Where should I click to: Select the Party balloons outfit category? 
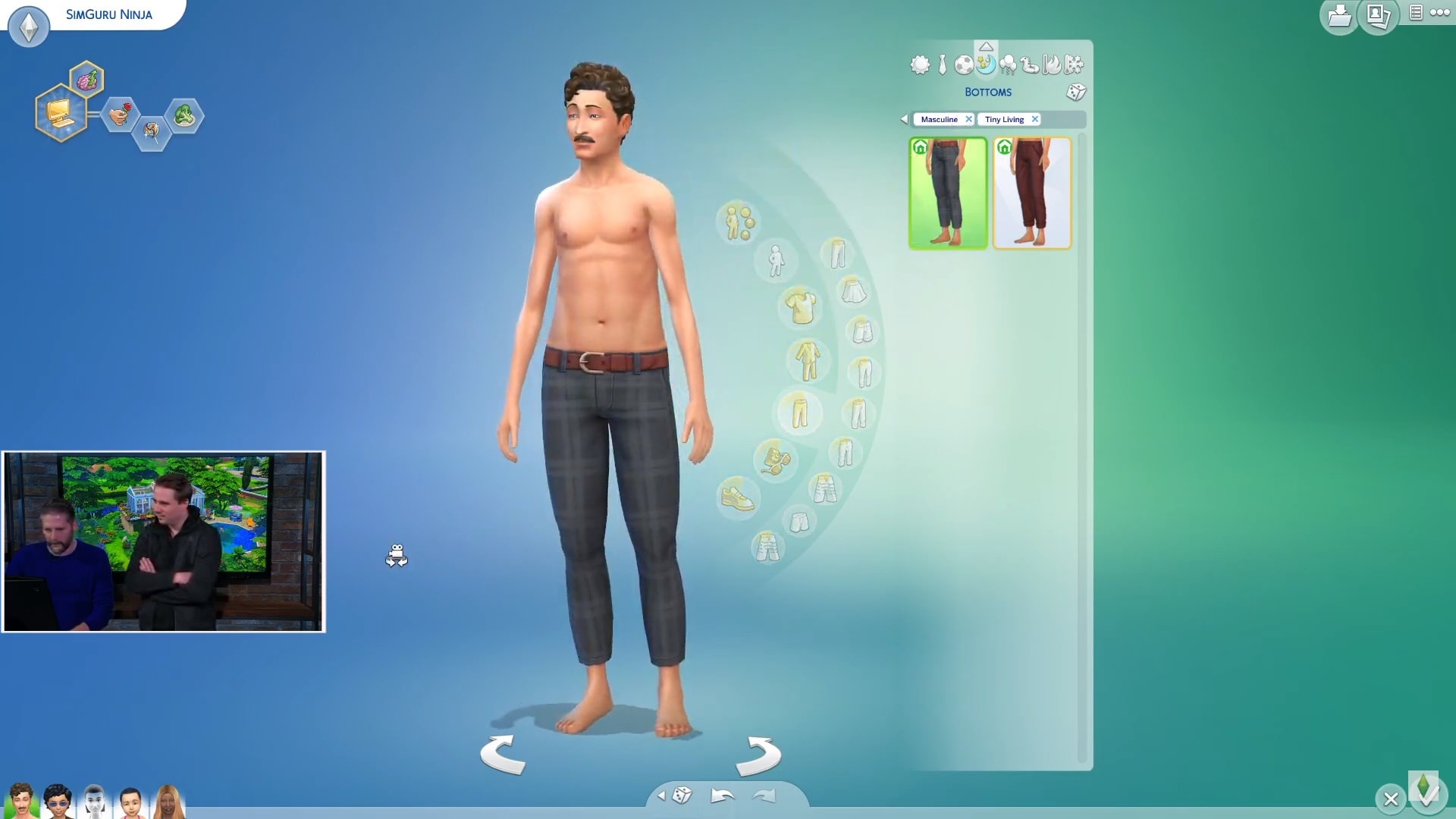tap(1008, 65)
